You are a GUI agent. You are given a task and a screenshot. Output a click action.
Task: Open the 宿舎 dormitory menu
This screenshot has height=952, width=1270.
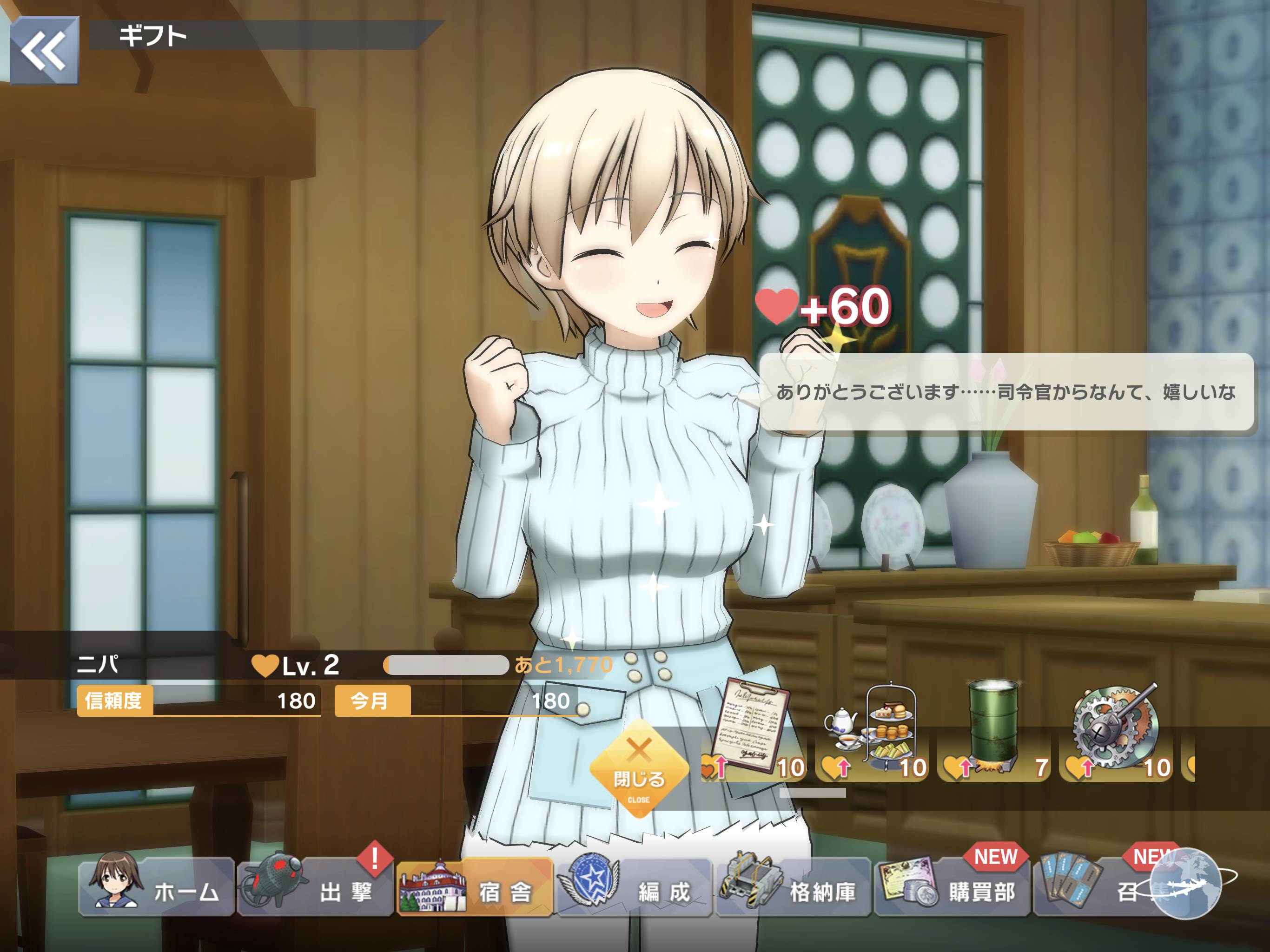[x=474, y=886]
